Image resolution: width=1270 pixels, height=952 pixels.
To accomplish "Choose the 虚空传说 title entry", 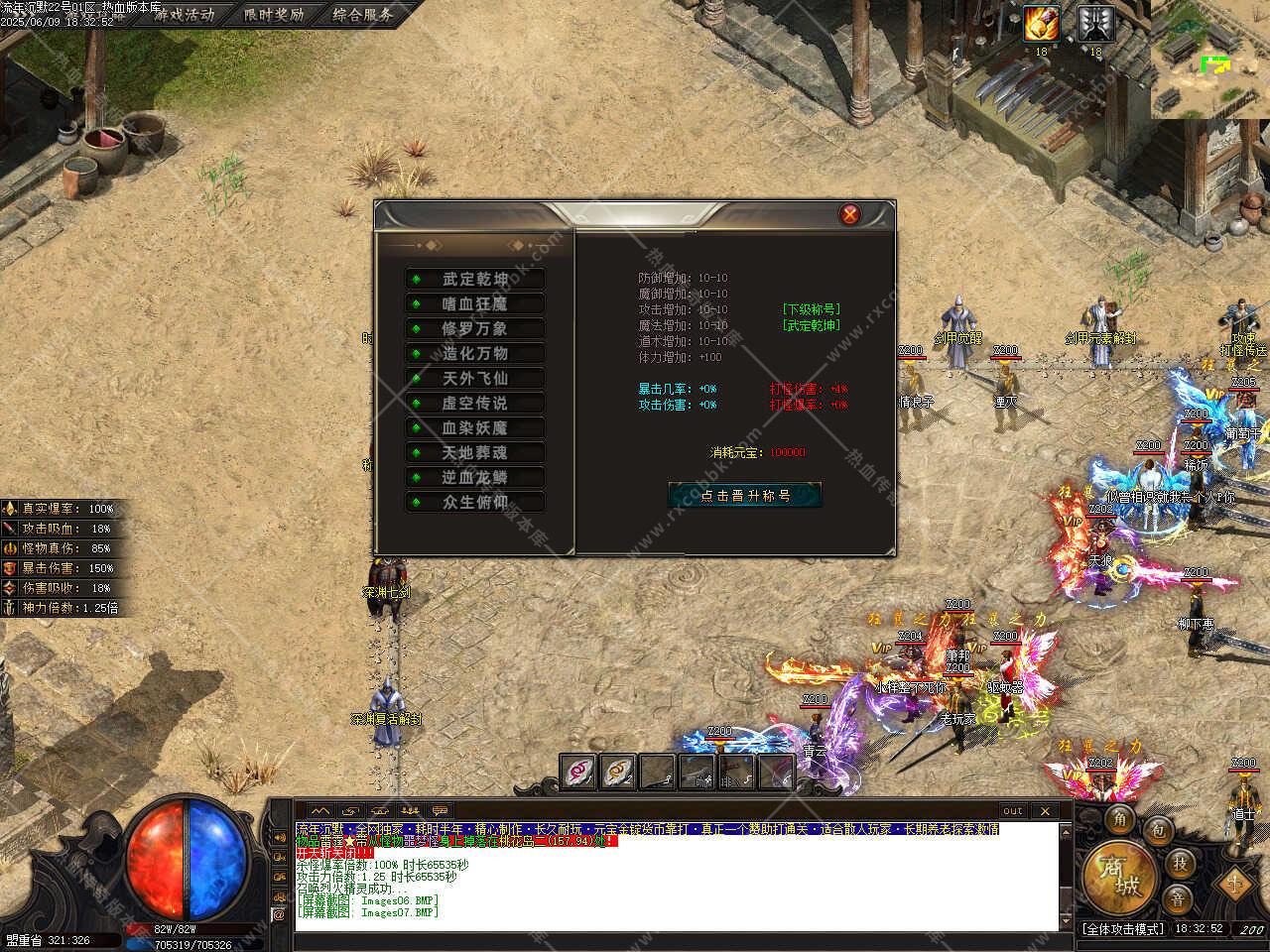I will [475, 404].
